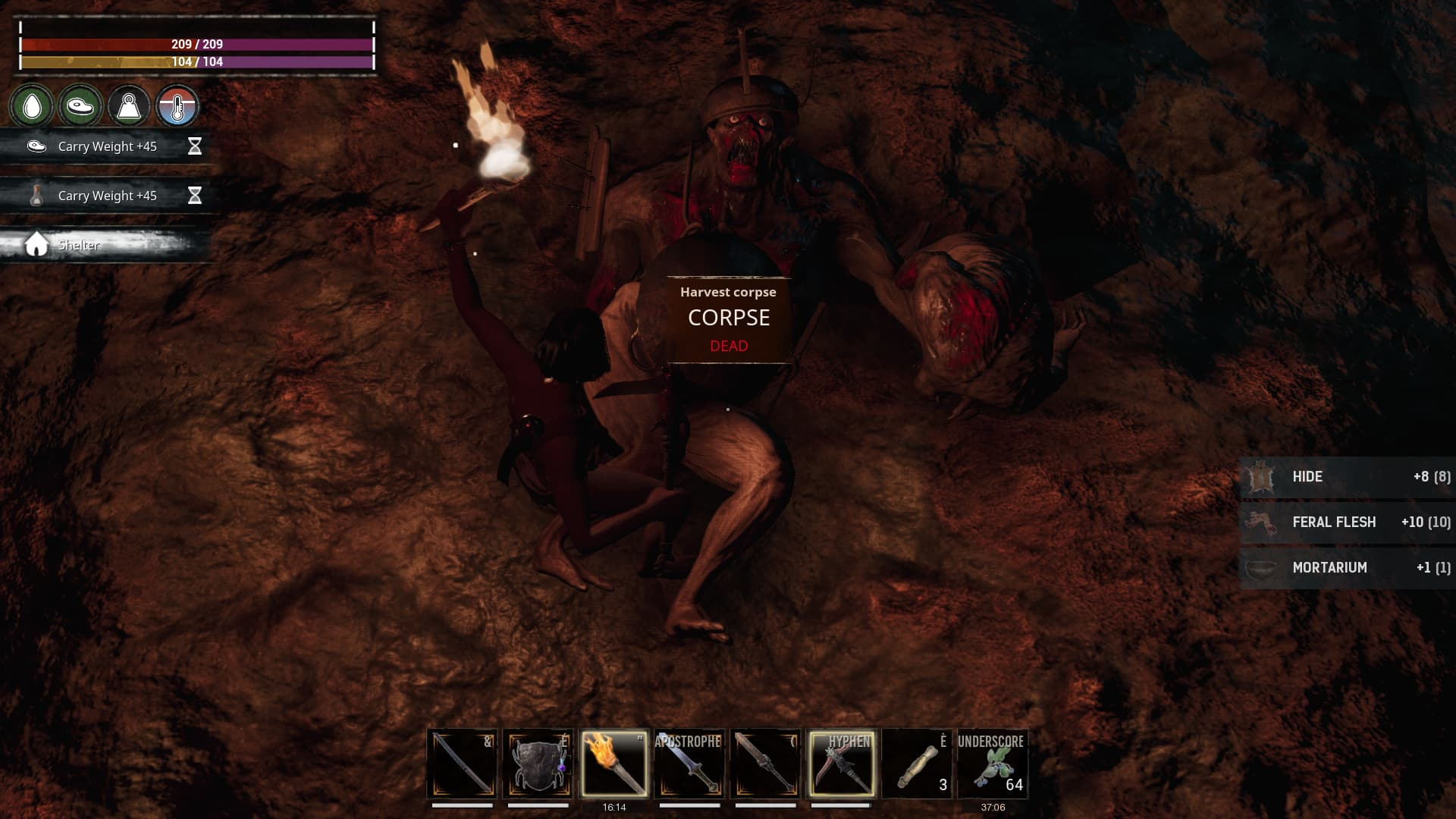
Task: Click the Mortarium loot notification
Action: pyautogui.click(x=1347, y=568)
